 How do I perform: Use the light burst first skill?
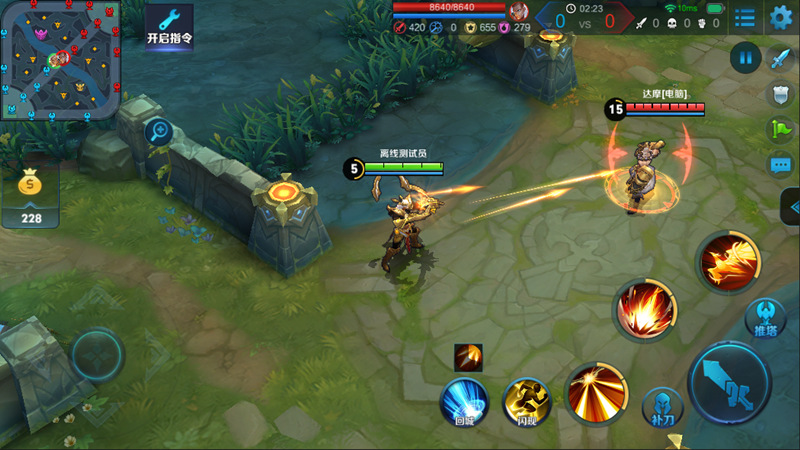[x=597, y=392]
